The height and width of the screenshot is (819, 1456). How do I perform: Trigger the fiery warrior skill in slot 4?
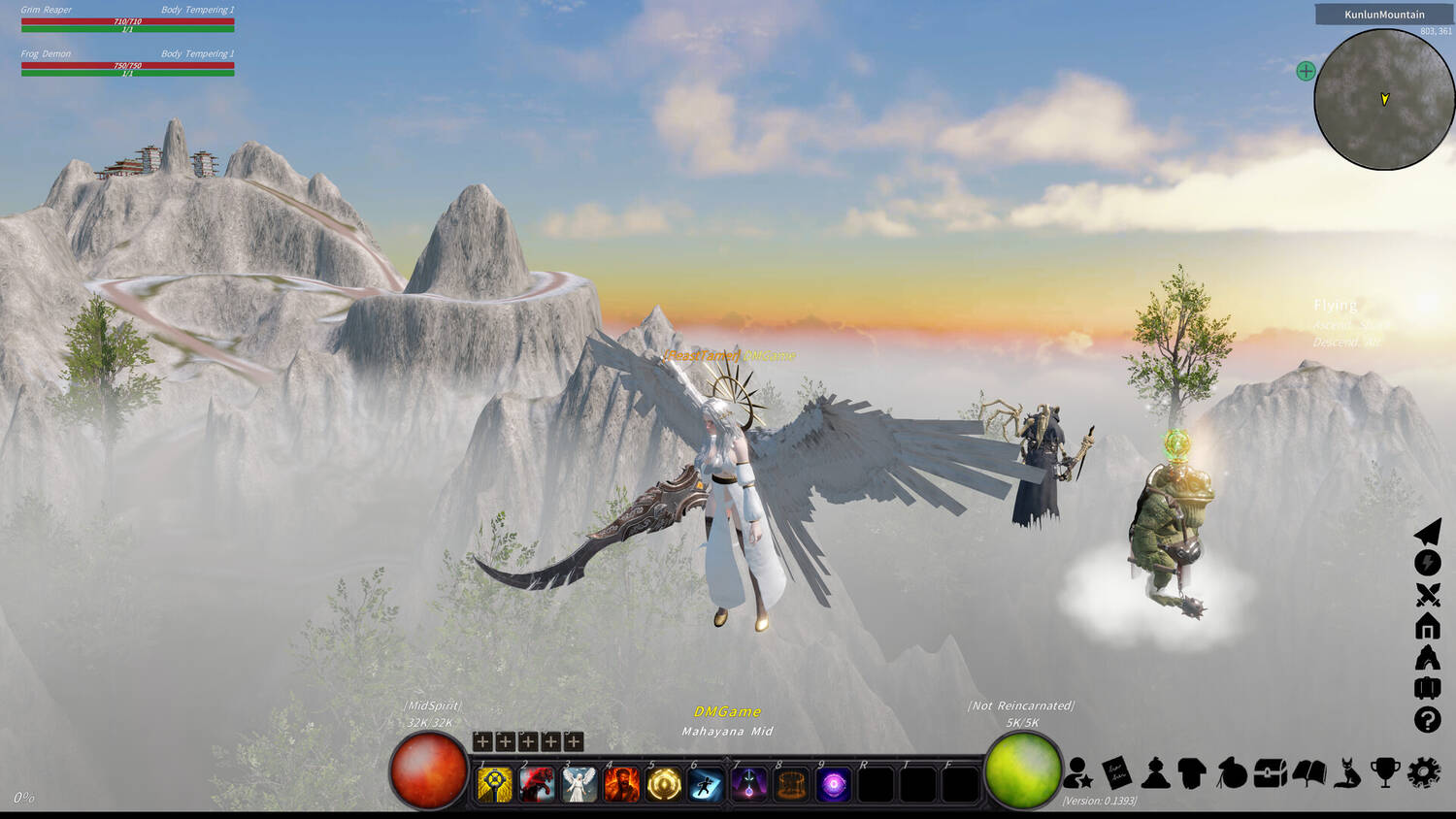coord(621,784)
